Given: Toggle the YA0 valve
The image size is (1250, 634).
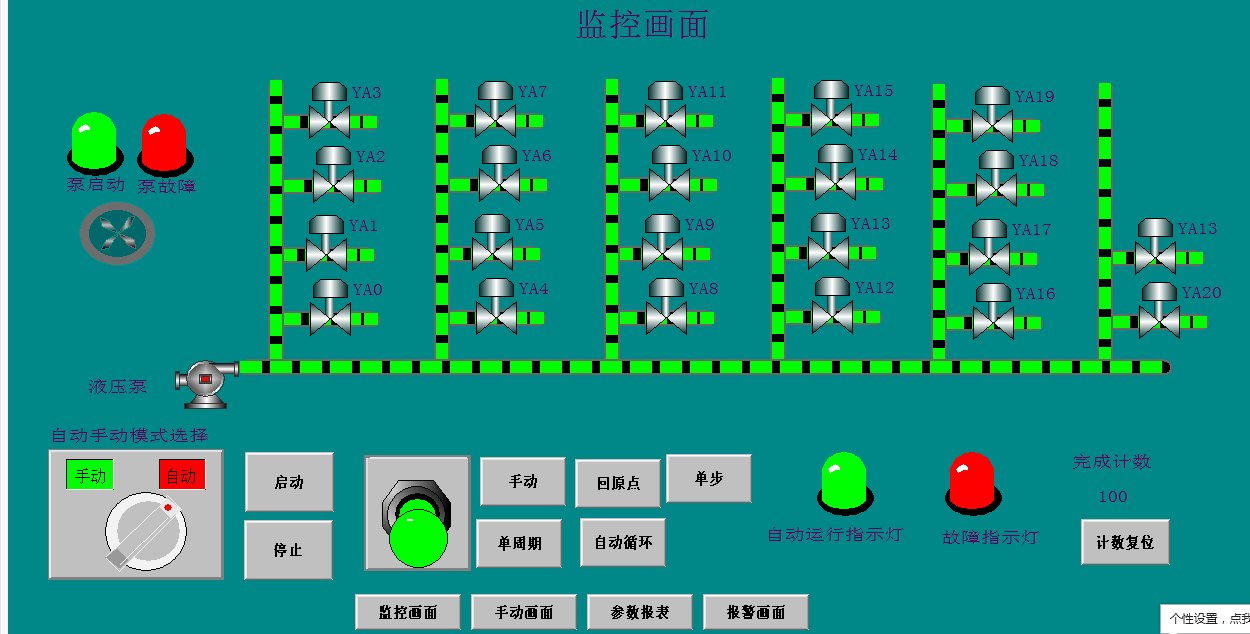Looking at the screenshot, I should click(329, 308).
